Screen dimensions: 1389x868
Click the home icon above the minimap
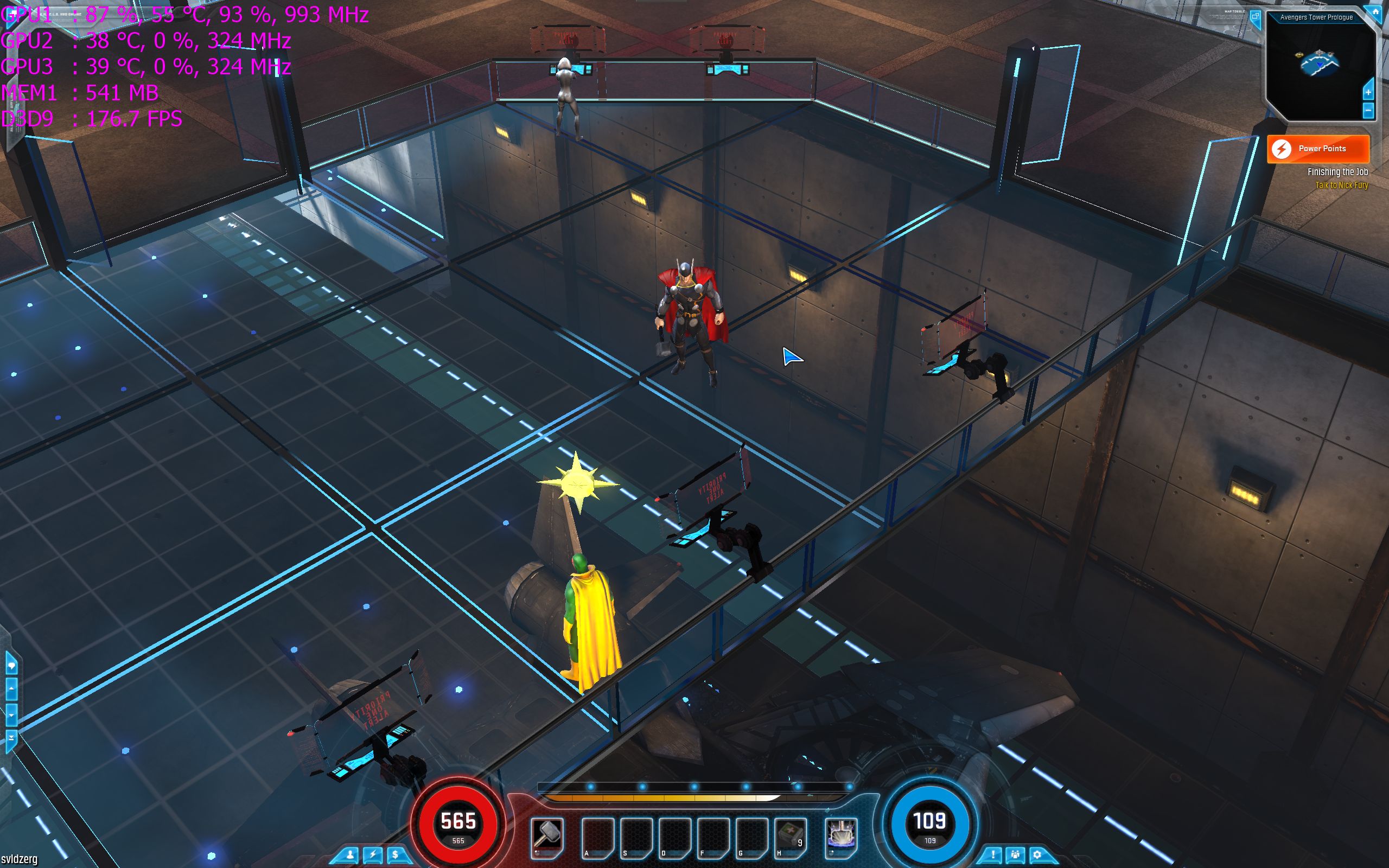(x=1377, y=12)
